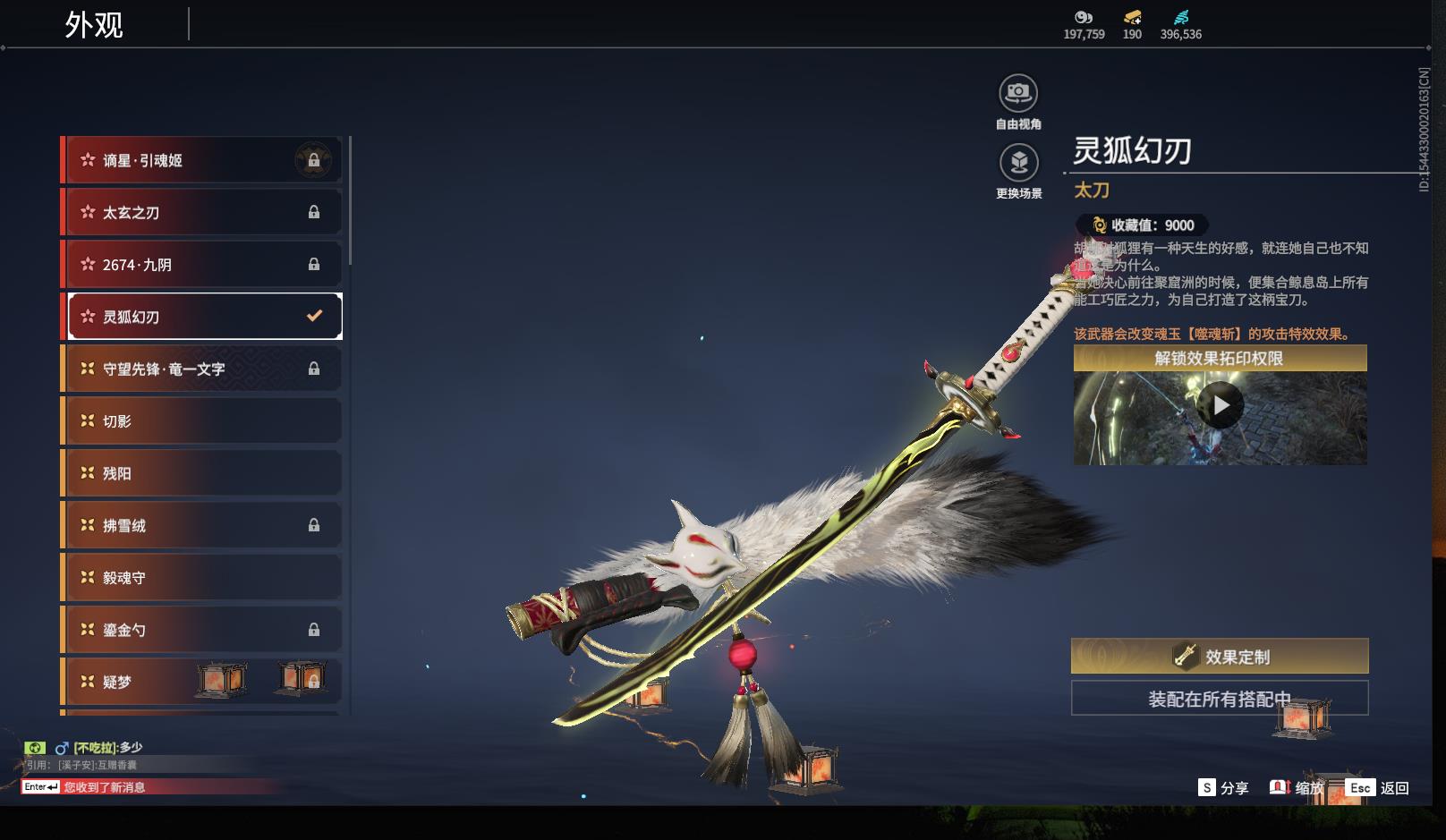1446x840 pixels.
Task: Open the 效果定制 effect customization
Action: tap(1220, 657)
